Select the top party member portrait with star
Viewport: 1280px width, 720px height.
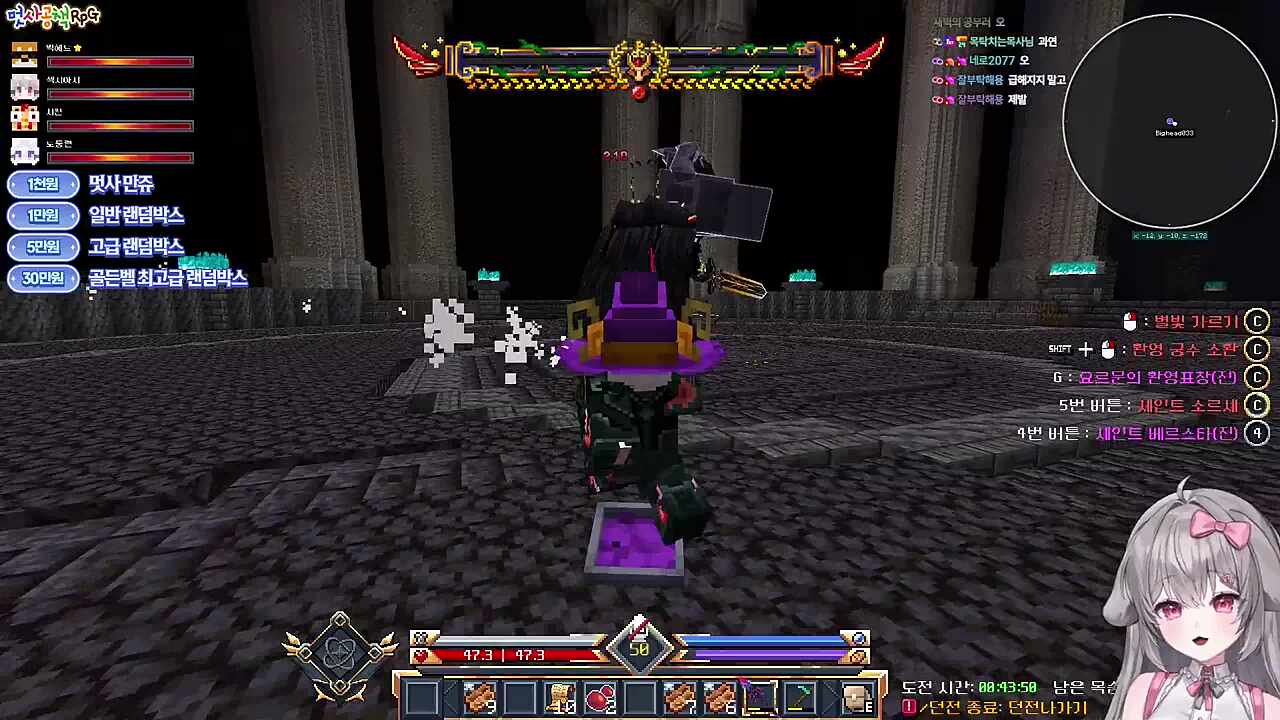pos(24,55)
